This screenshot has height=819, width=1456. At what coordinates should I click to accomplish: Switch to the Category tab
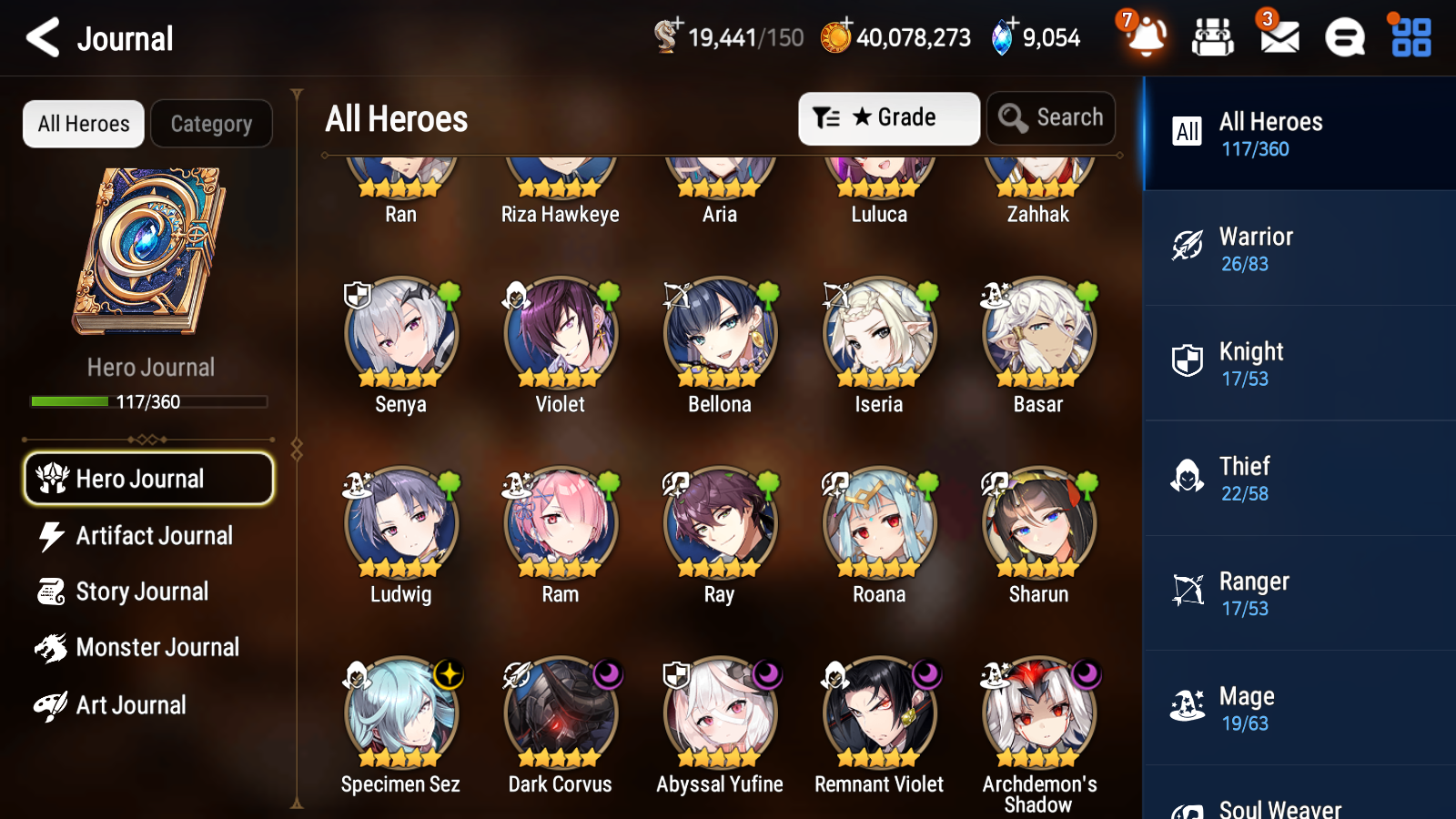pos(211,124)
